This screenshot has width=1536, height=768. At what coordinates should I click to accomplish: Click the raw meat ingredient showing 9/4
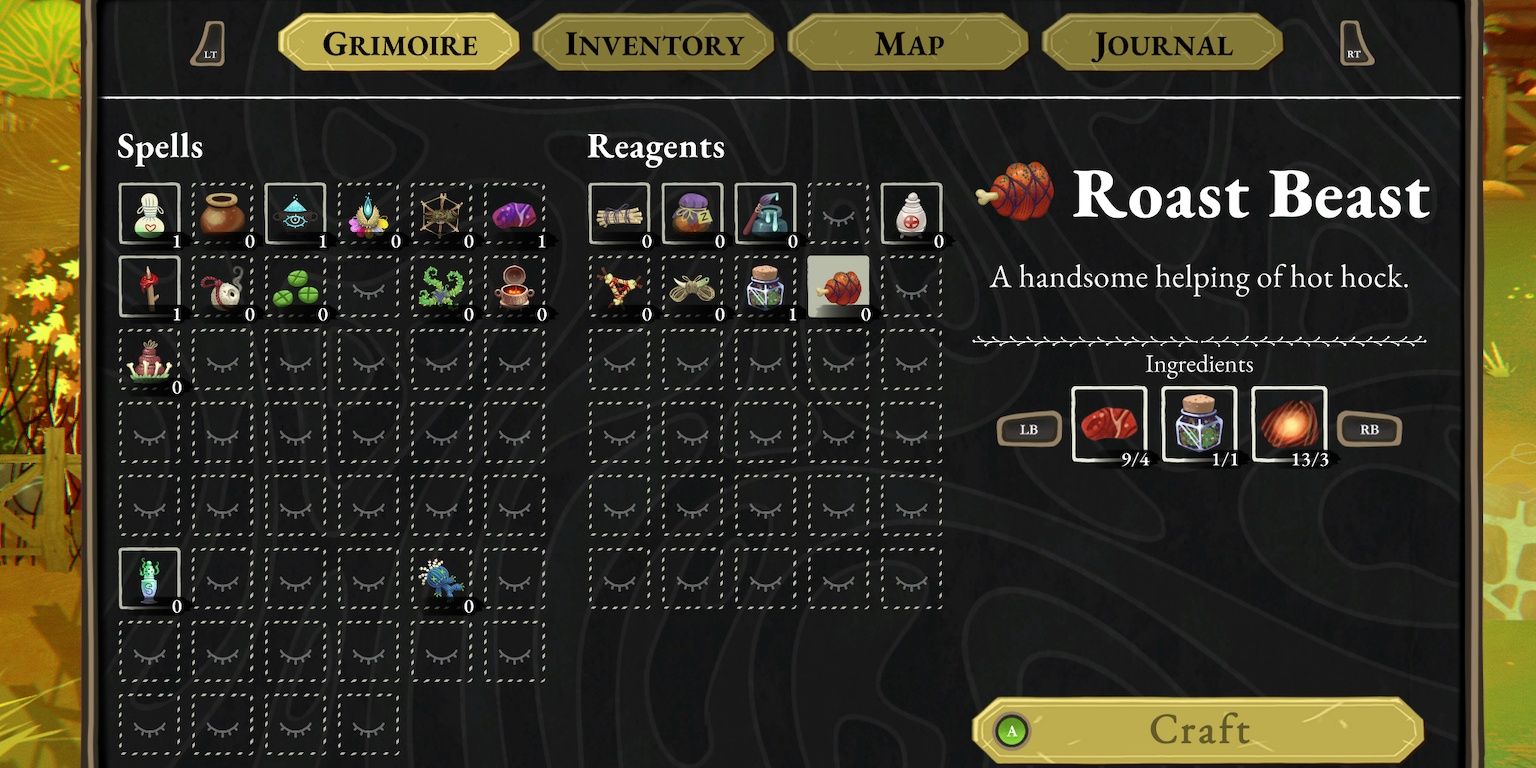(1110, 425)
